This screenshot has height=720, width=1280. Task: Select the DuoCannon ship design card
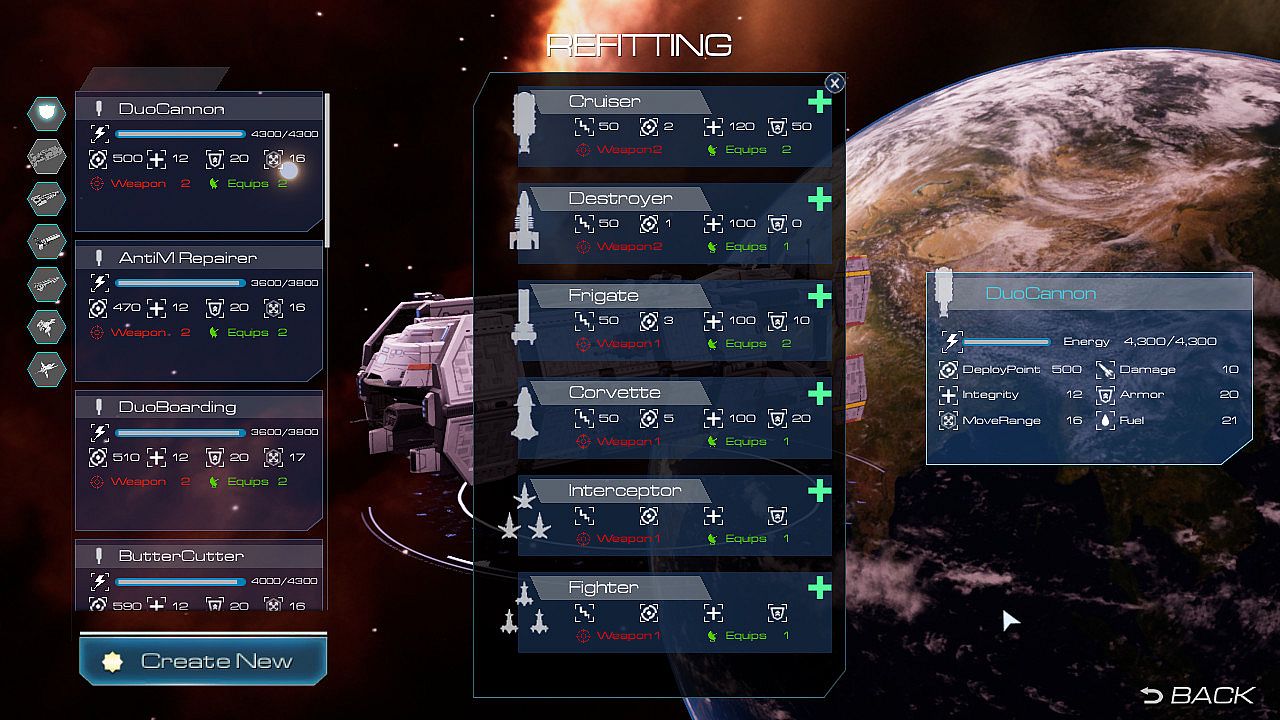tap(199, 162)
